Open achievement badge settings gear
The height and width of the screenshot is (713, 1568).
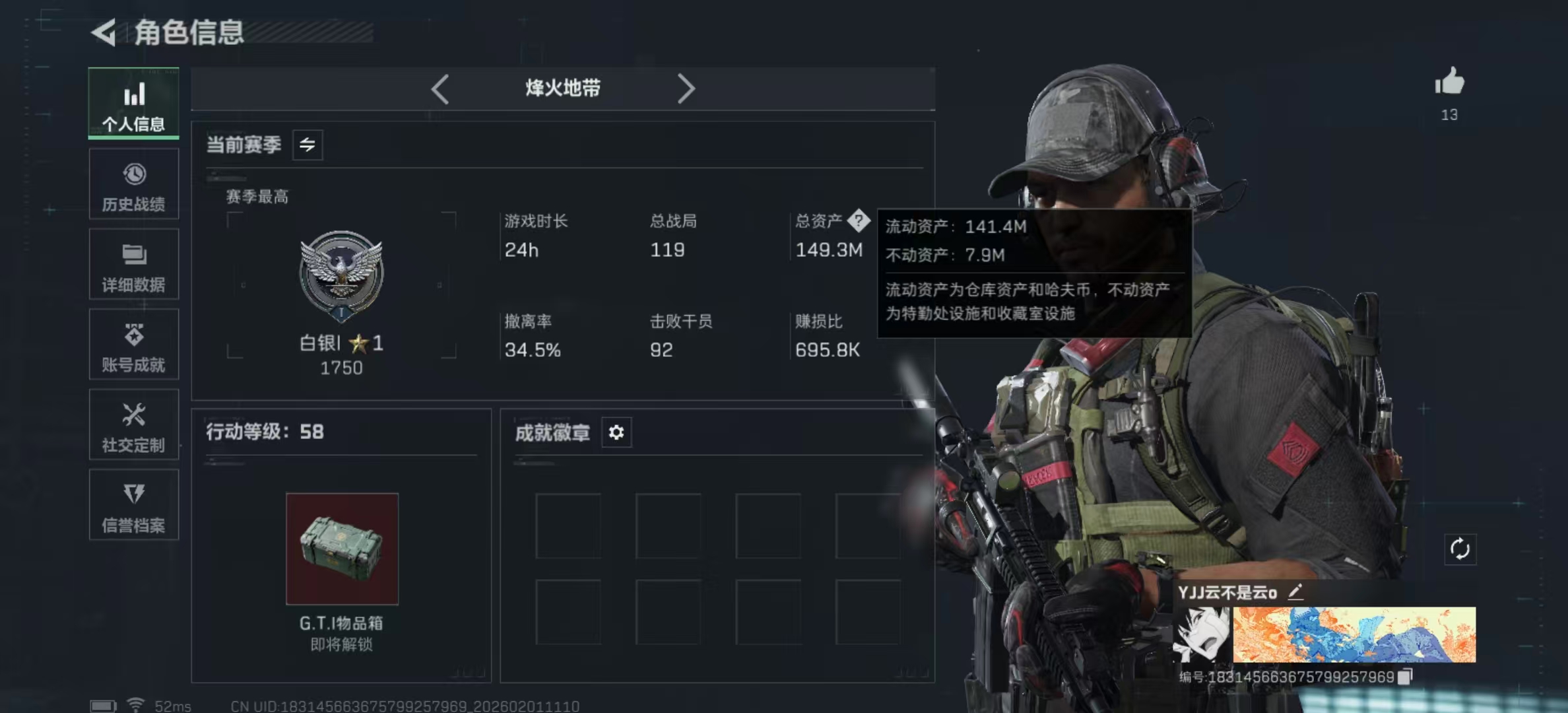click(616, 432)
